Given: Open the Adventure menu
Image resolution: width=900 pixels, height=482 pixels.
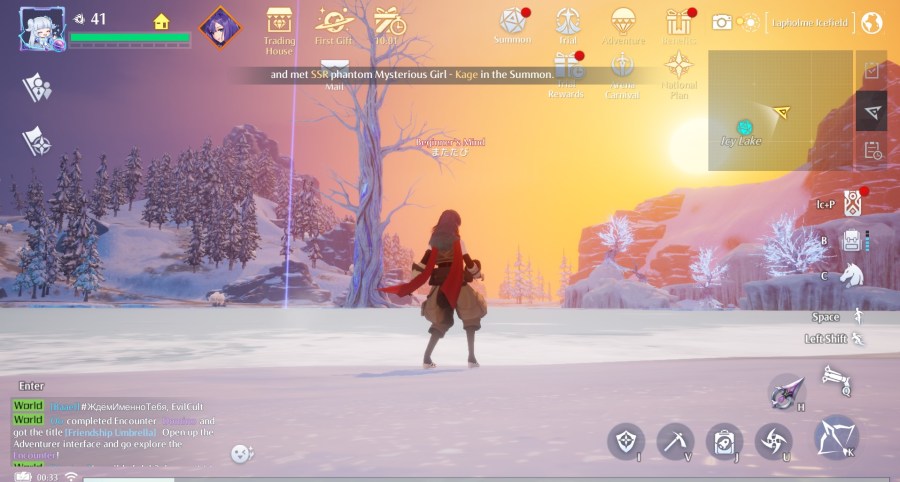Looking at the screenshot, I should pos(623,22).
